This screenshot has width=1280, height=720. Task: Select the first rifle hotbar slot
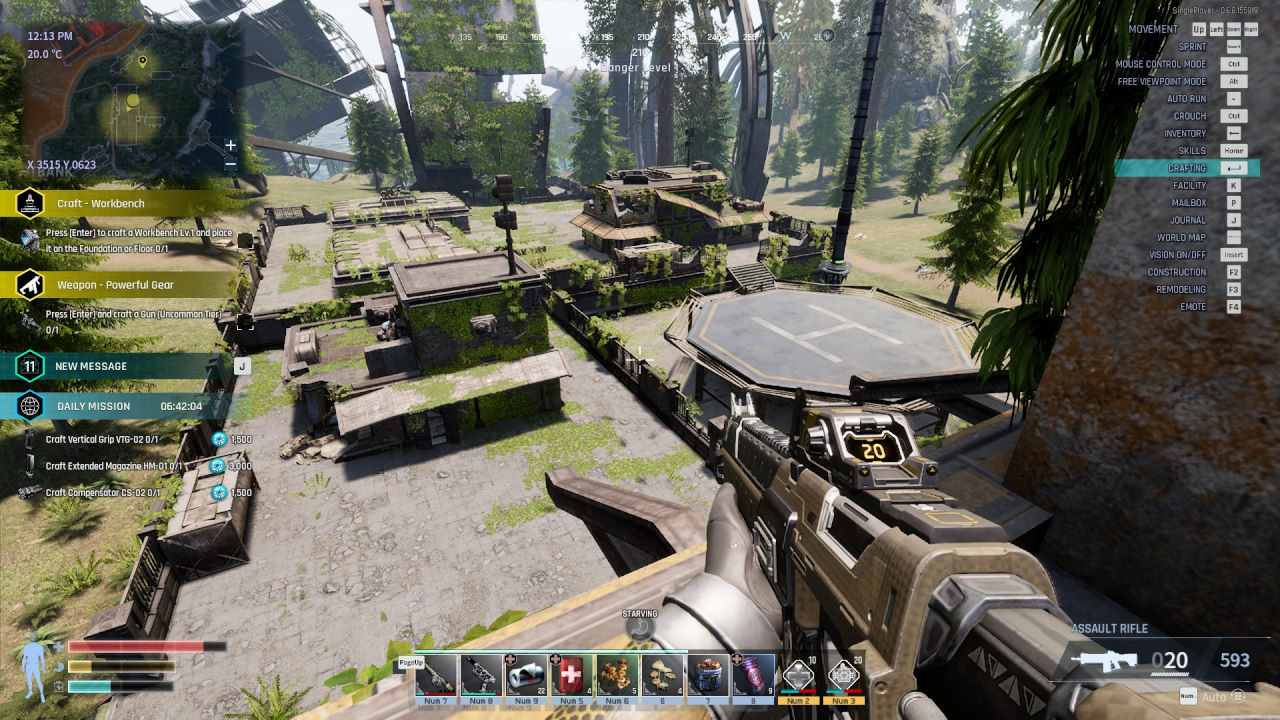(436, 675)
